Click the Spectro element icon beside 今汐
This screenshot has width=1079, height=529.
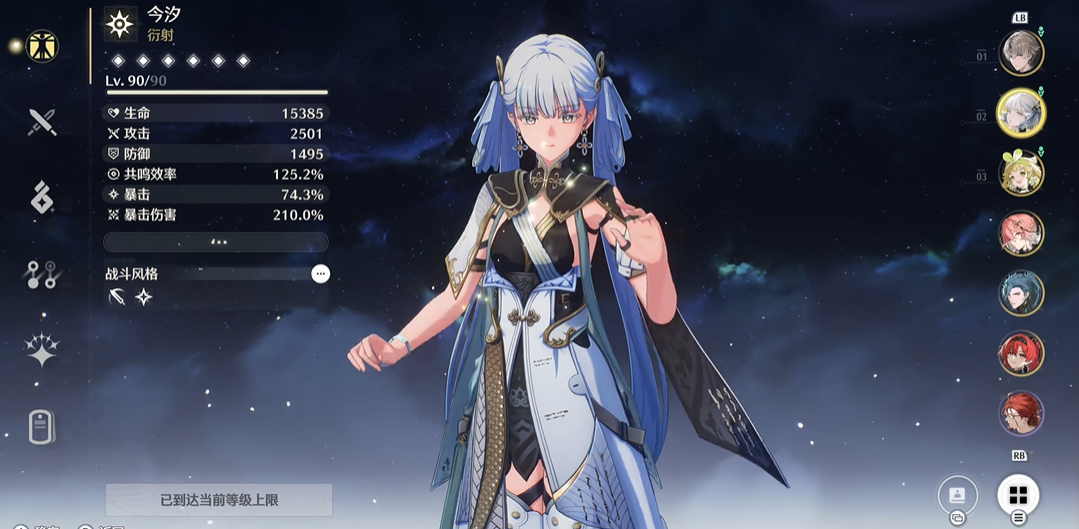pyautogui.click(x=121, y=24)
